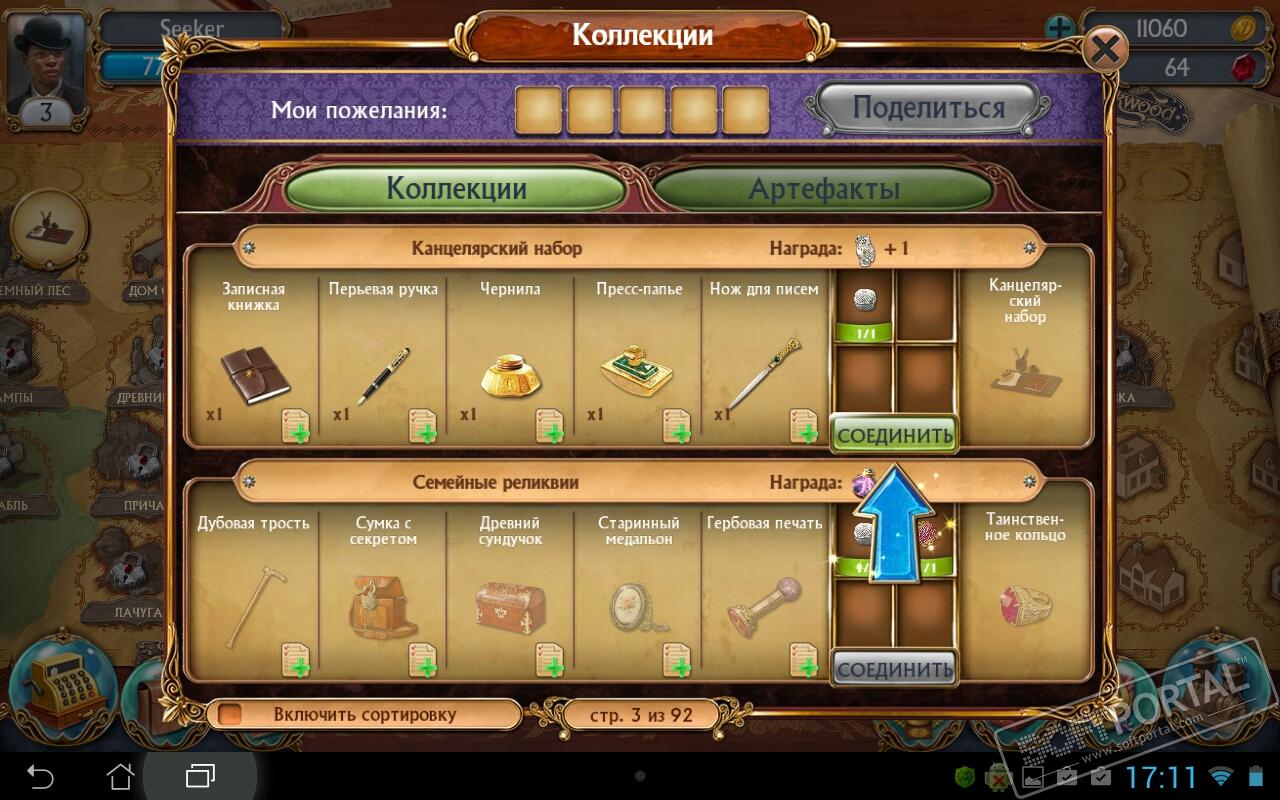Pick the Гербовая печать seal stamp item

click(764, 606)
